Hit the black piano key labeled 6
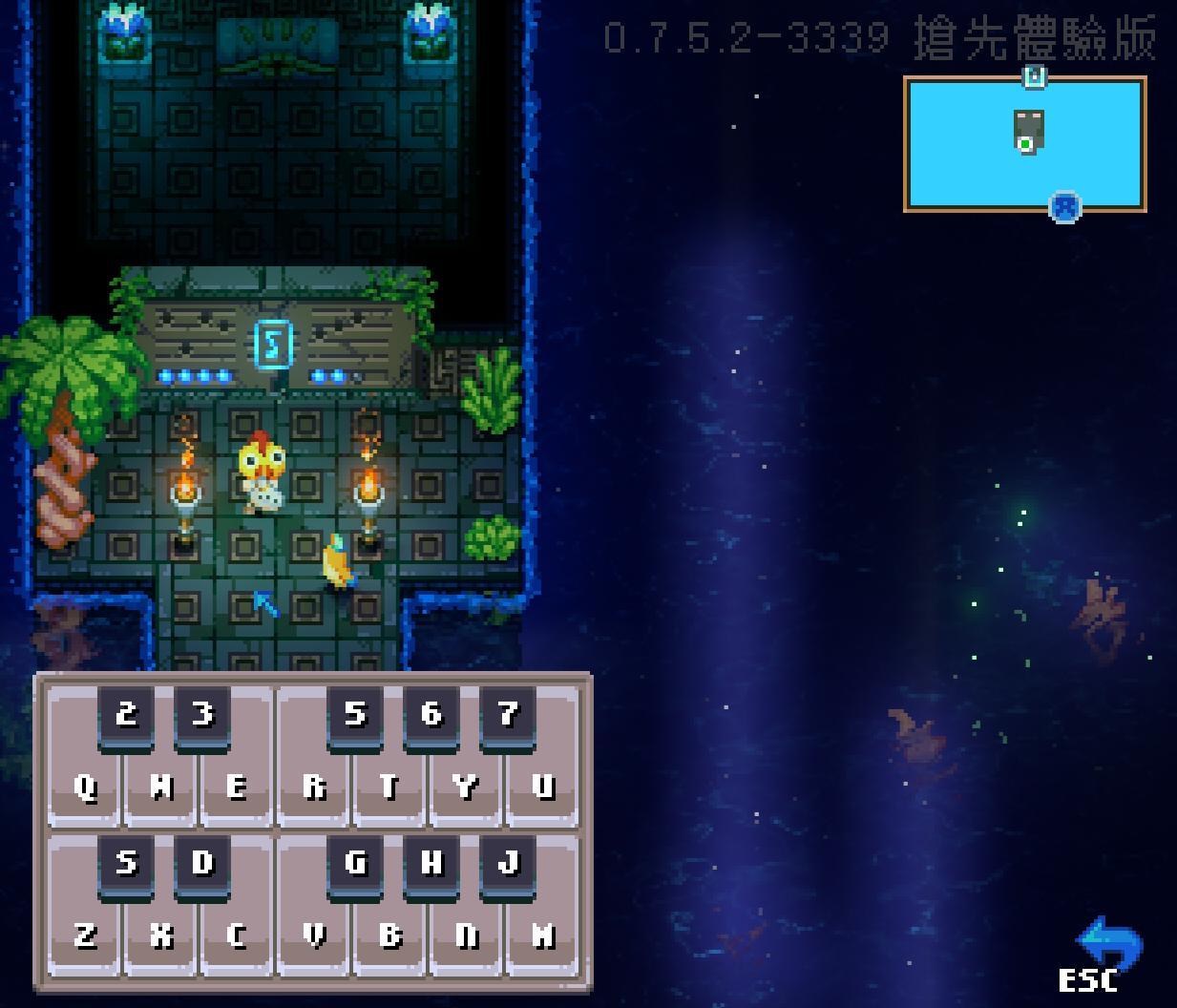Viewport: 1177px width, 1008px height. (431, 715)
